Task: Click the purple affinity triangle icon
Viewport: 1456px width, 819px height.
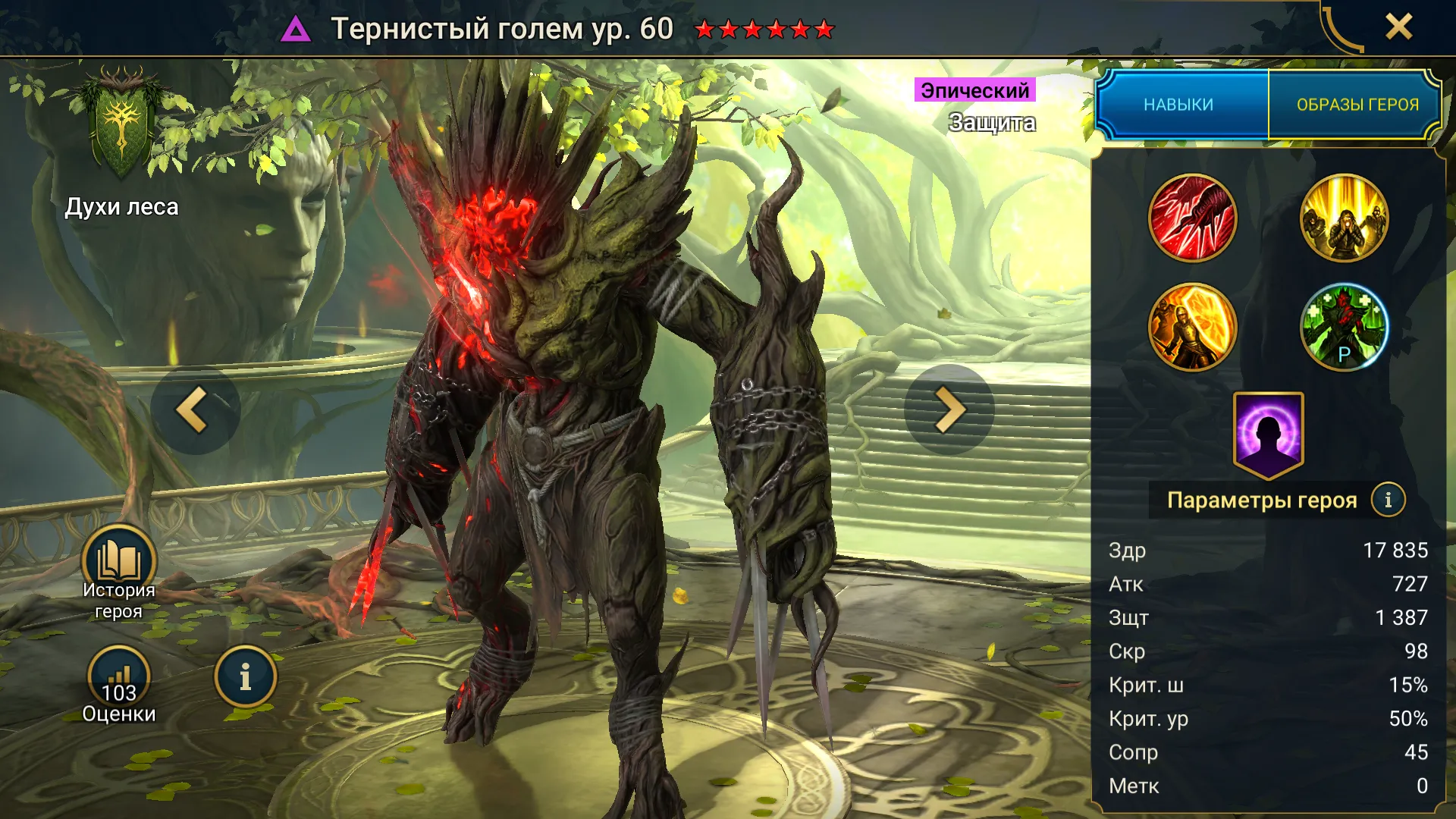Action: [x=296, y=30]
